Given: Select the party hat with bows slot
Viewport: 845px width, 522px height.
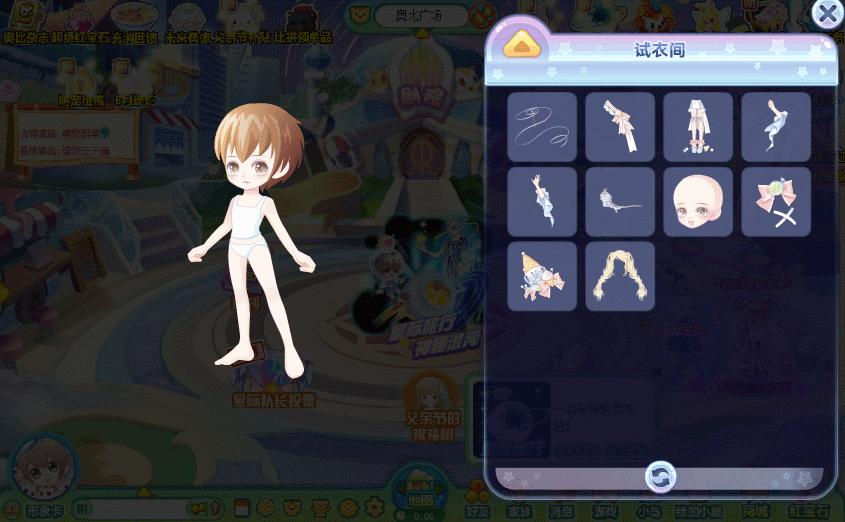Looking at the screenshot, I should coord(542,276).
